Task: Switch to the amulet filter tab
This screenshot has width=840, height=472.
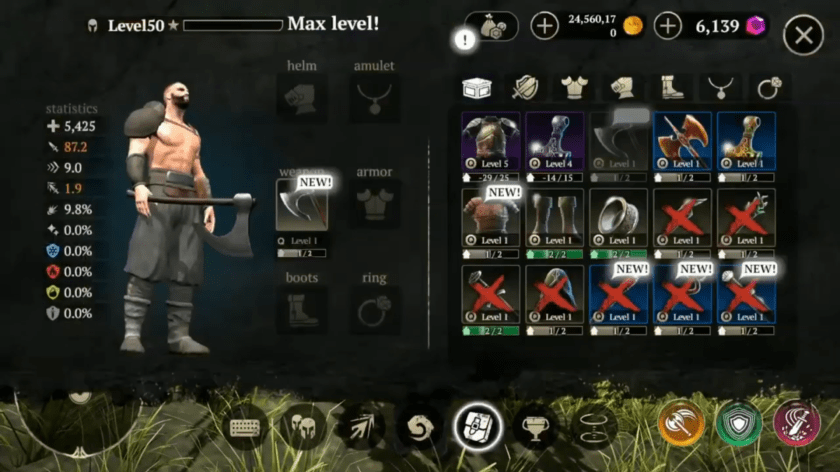Action: coord(720,88)
